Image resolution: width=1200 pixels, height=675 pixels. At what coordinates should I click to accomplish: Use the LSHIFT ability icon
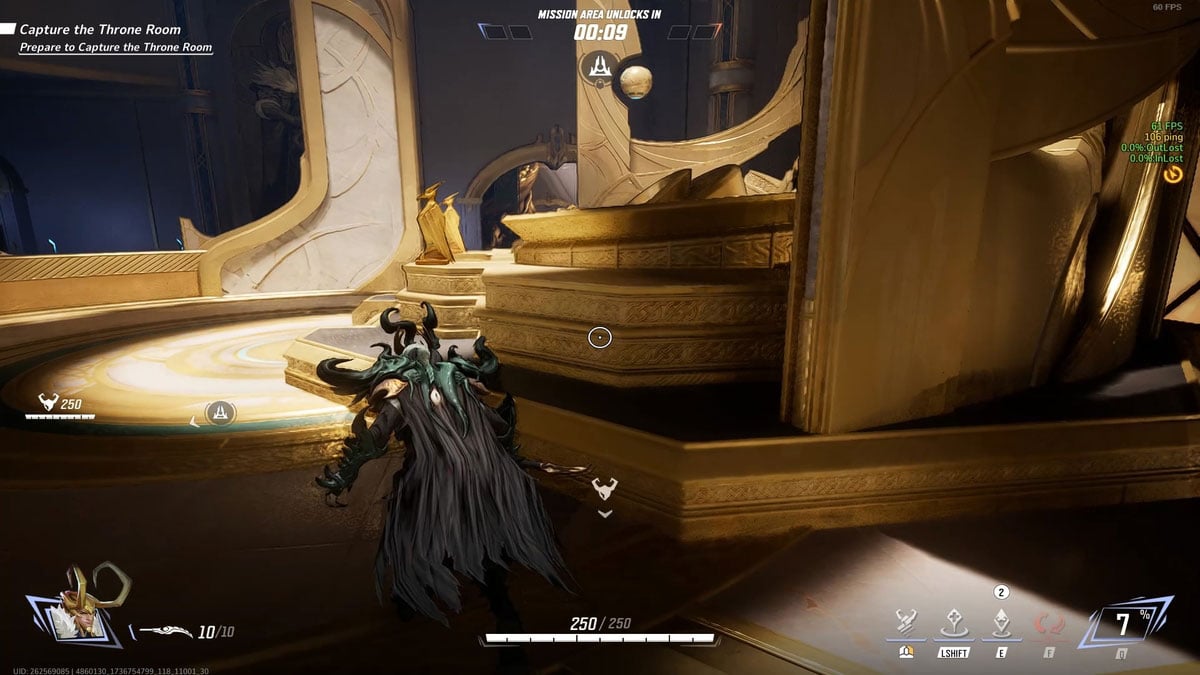pyautogui.click(x=953, y=623)
